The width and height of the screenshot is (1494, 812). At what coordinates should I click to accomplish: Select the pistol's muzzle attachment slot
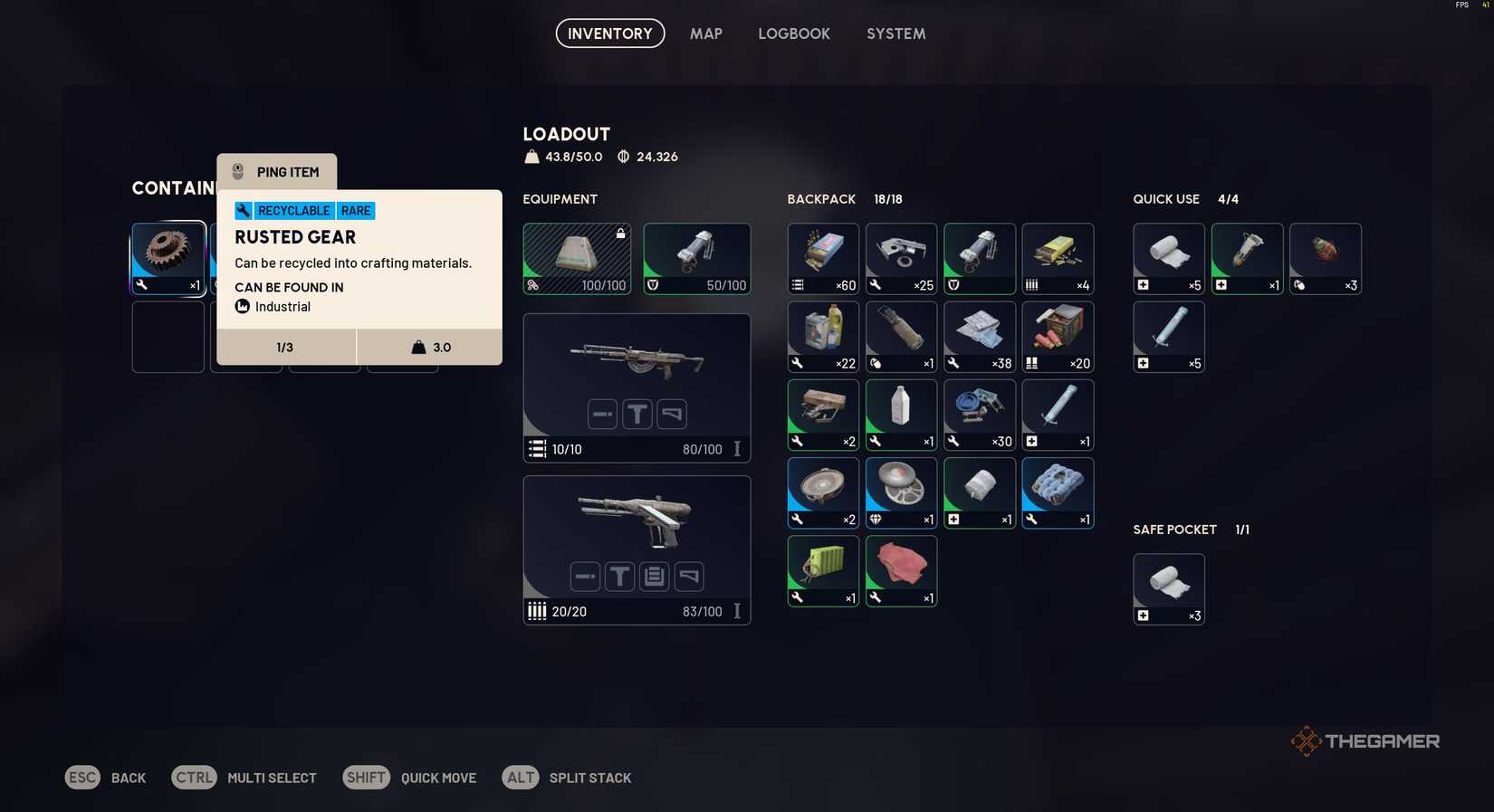pos(584,576)
